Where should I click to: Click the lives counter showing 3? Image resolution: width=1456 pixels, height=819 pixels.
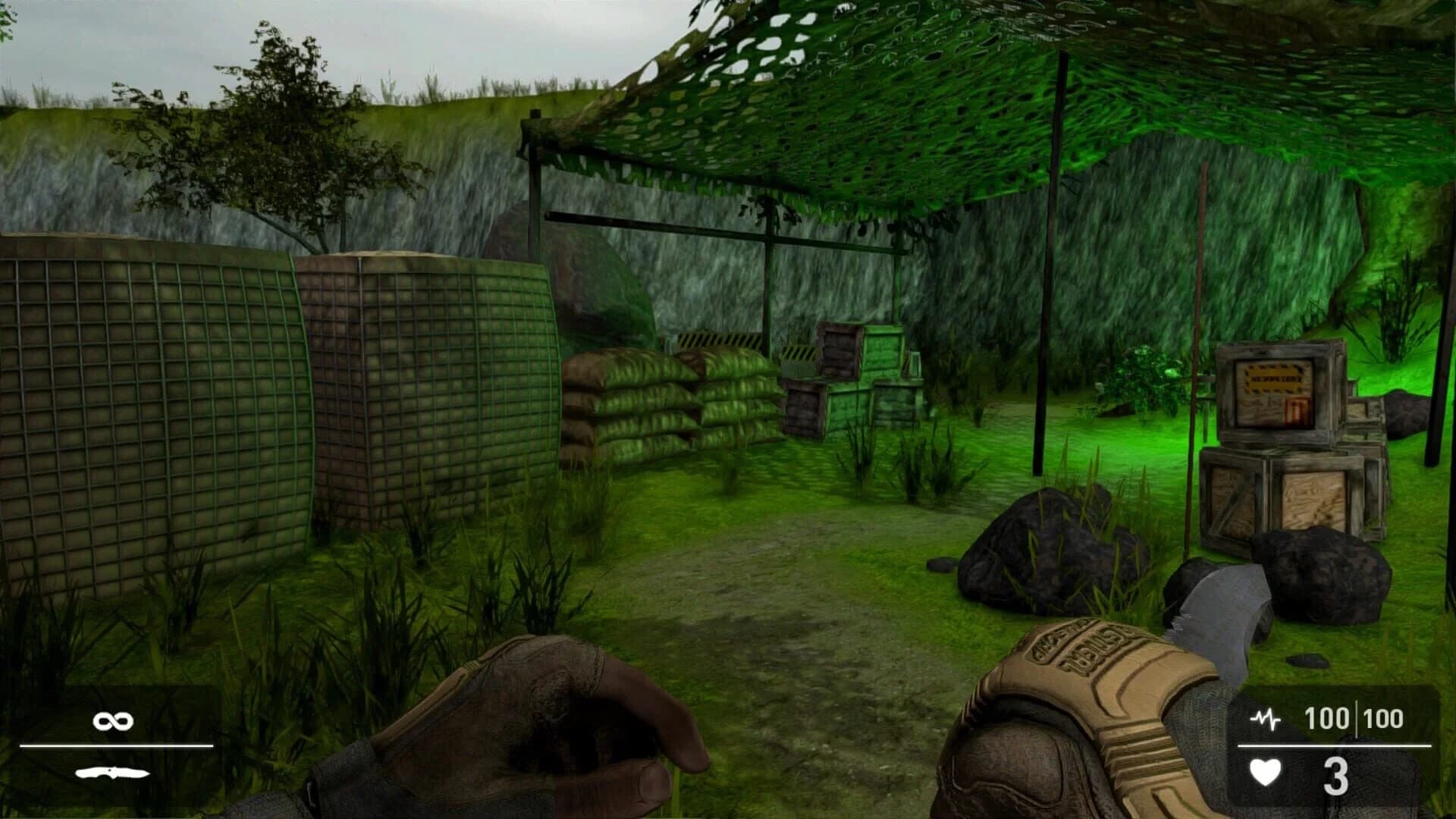coord(1336,775)
